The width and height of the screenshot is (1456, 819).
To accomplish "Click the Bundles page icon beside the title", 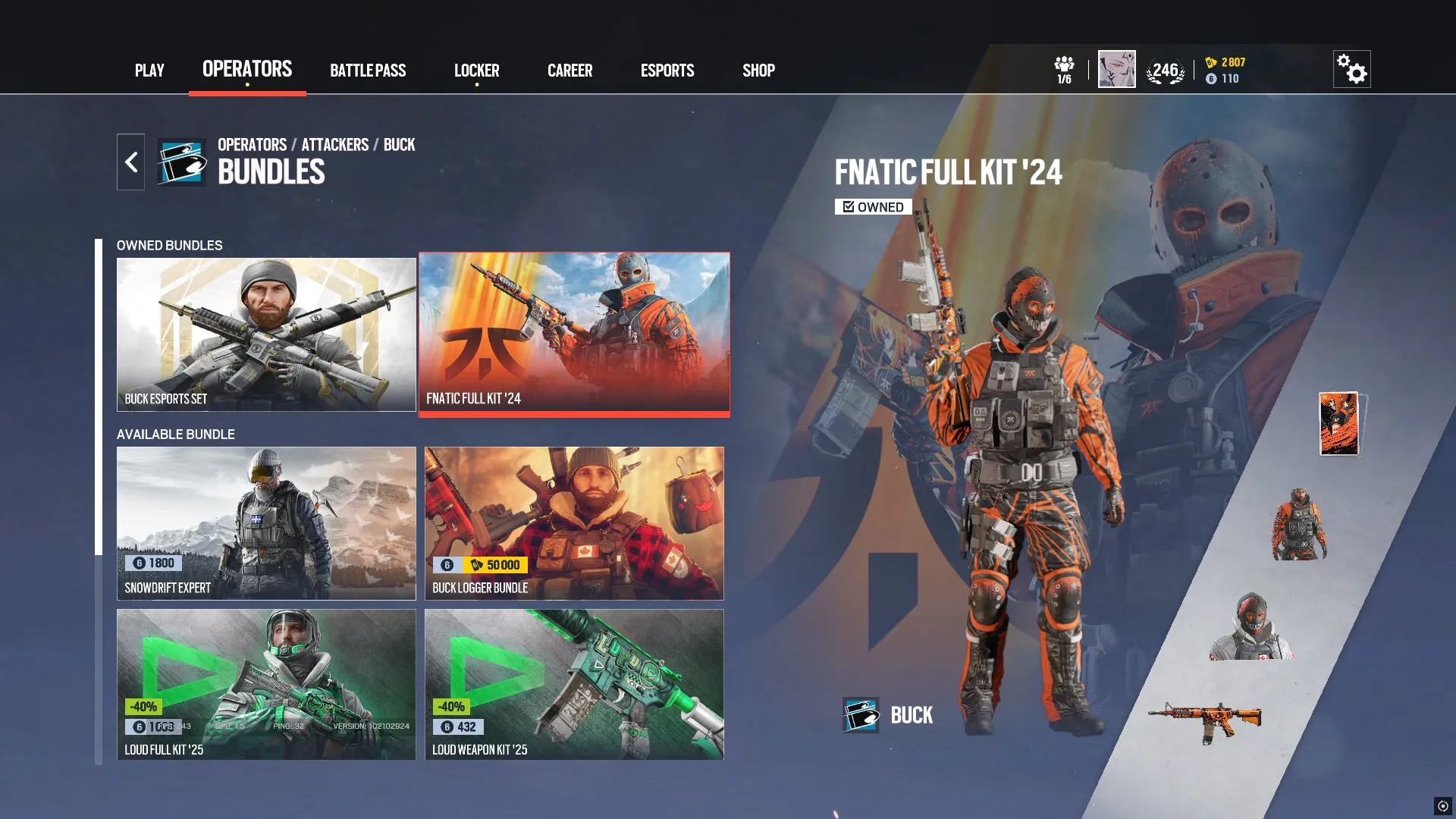I will 180,161.
